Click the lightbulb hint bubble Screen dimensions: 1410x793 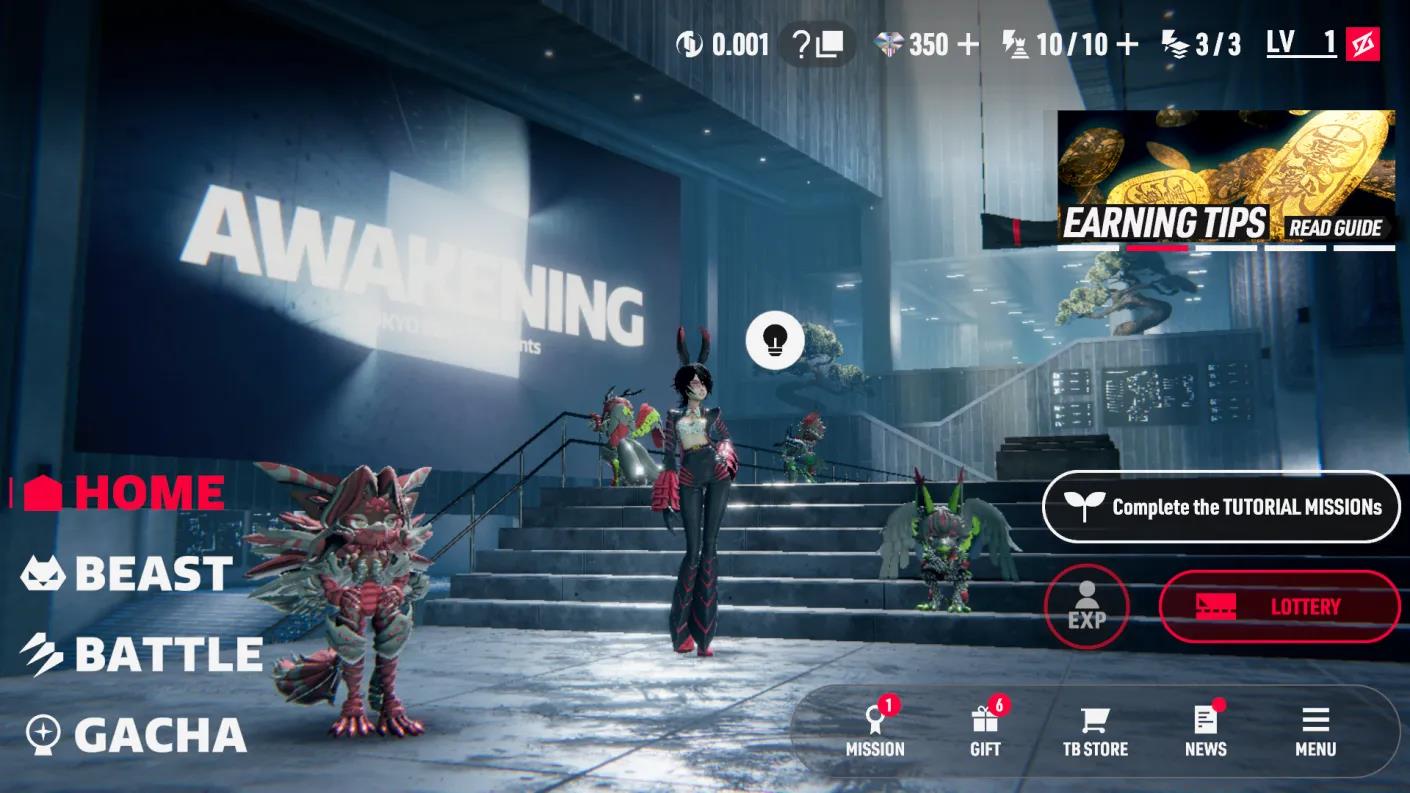(774, 340)
